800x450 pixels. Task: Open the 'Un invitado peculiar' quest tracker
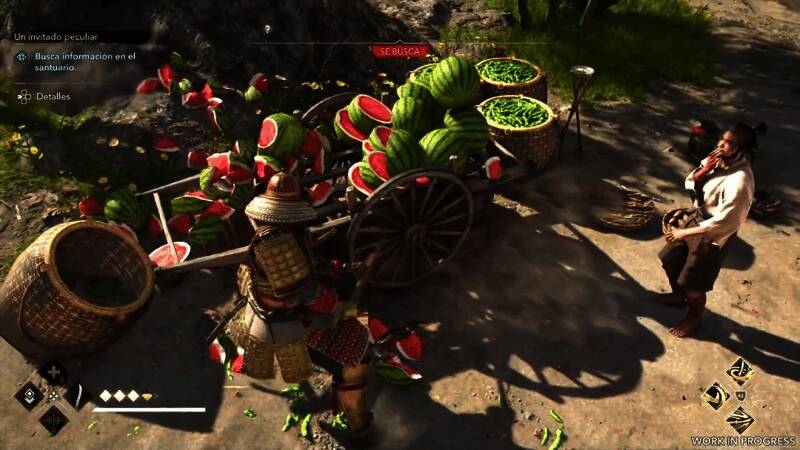click(x=49, y=36)
